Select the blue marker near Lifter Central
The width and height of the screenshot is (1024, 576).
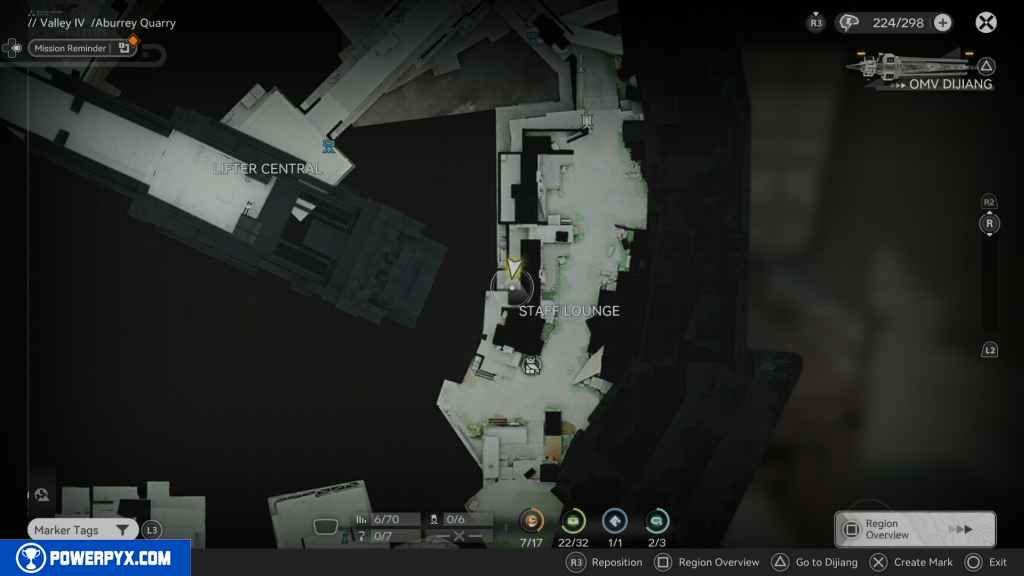pos(327,146)
